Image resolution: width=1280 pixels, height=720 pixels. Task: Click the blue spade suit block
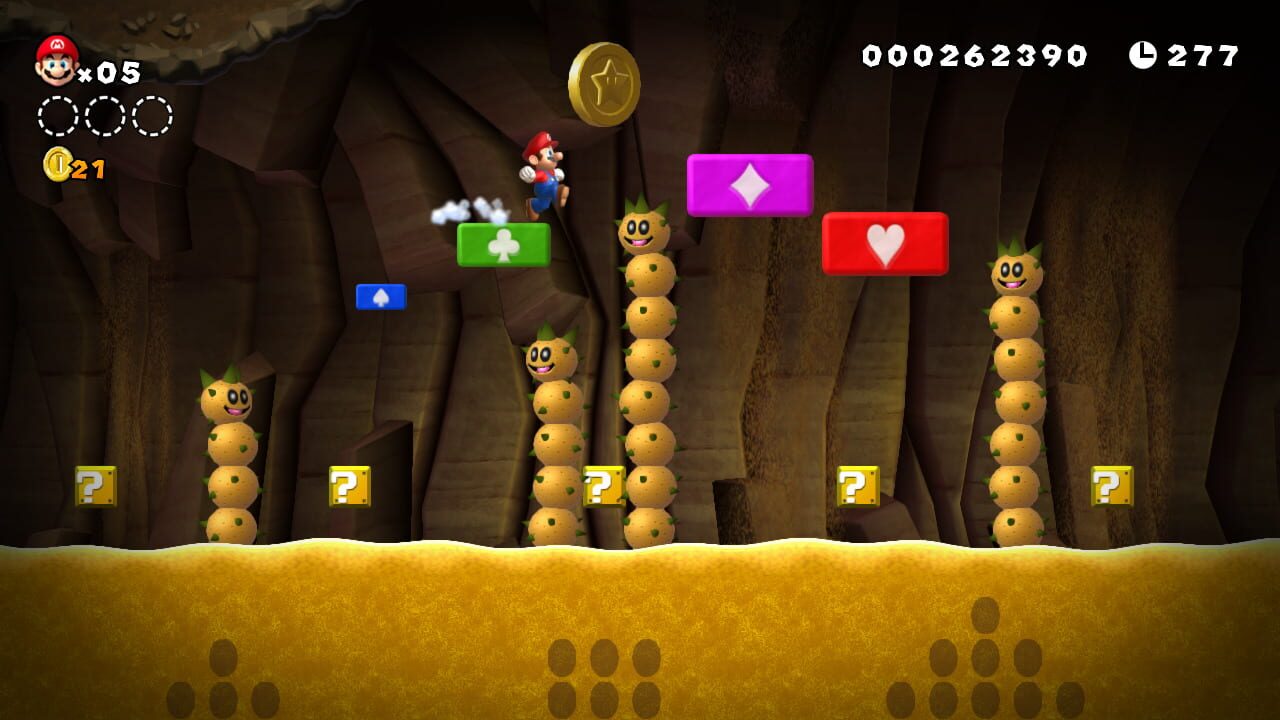(383, 296)
